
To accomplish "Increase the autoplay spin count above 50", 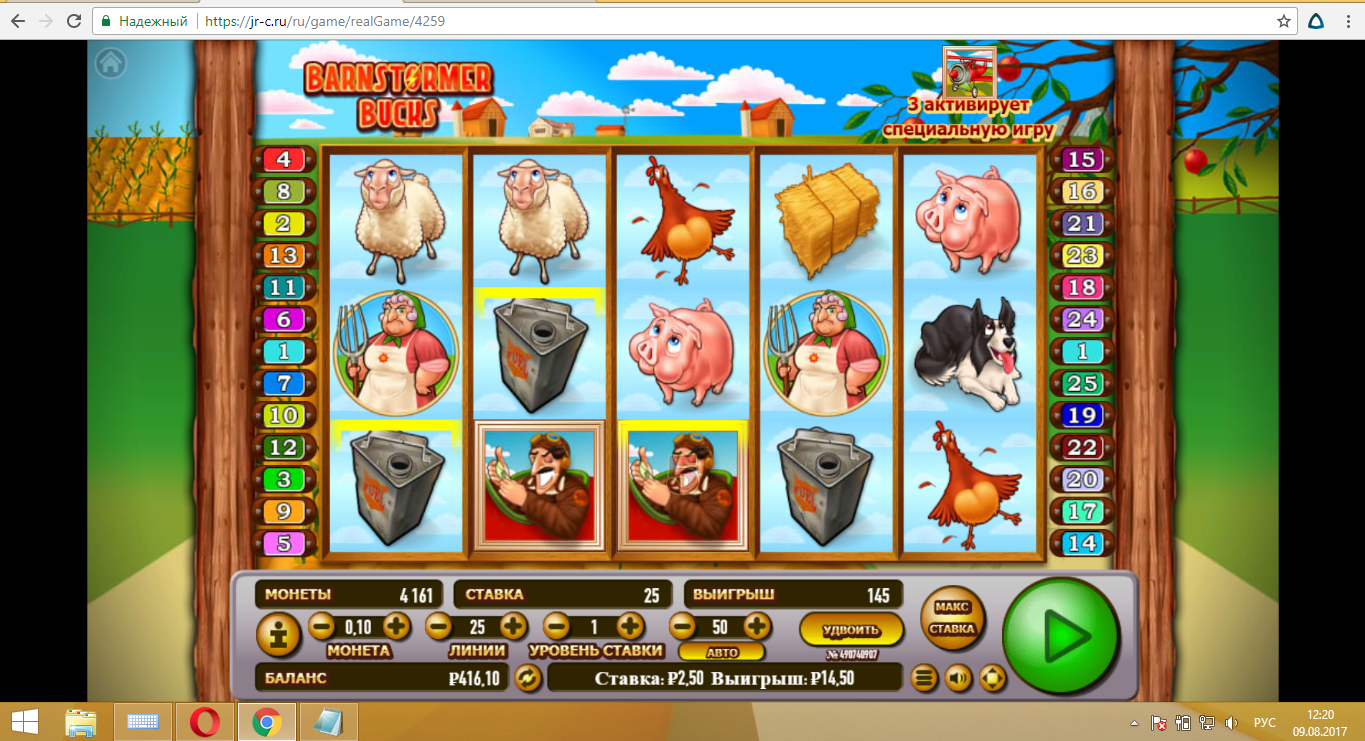I will pyautogui.click(x=757, y=627).
